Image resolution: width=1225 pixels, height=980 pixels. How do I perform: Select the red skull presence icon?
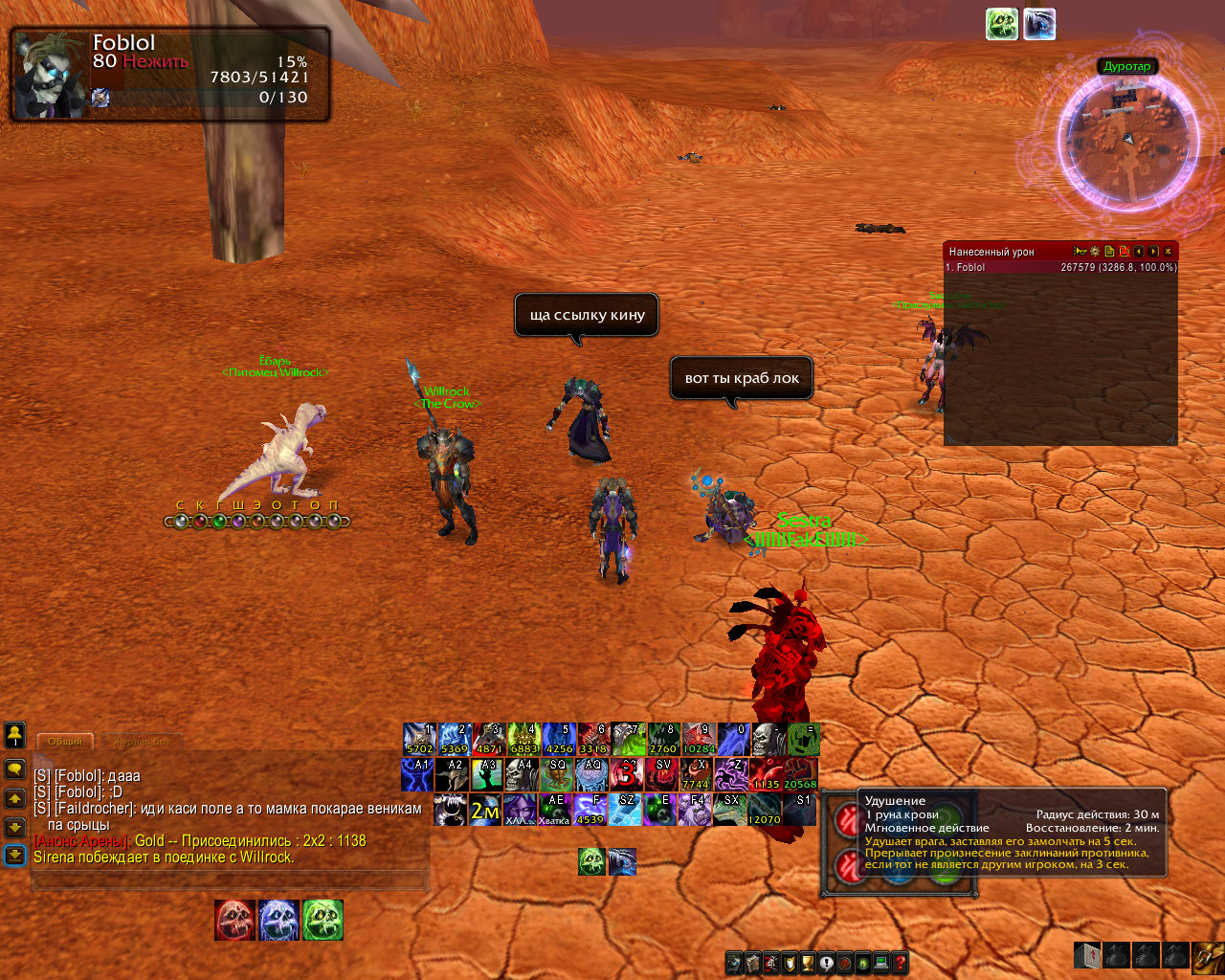point(234,920)
